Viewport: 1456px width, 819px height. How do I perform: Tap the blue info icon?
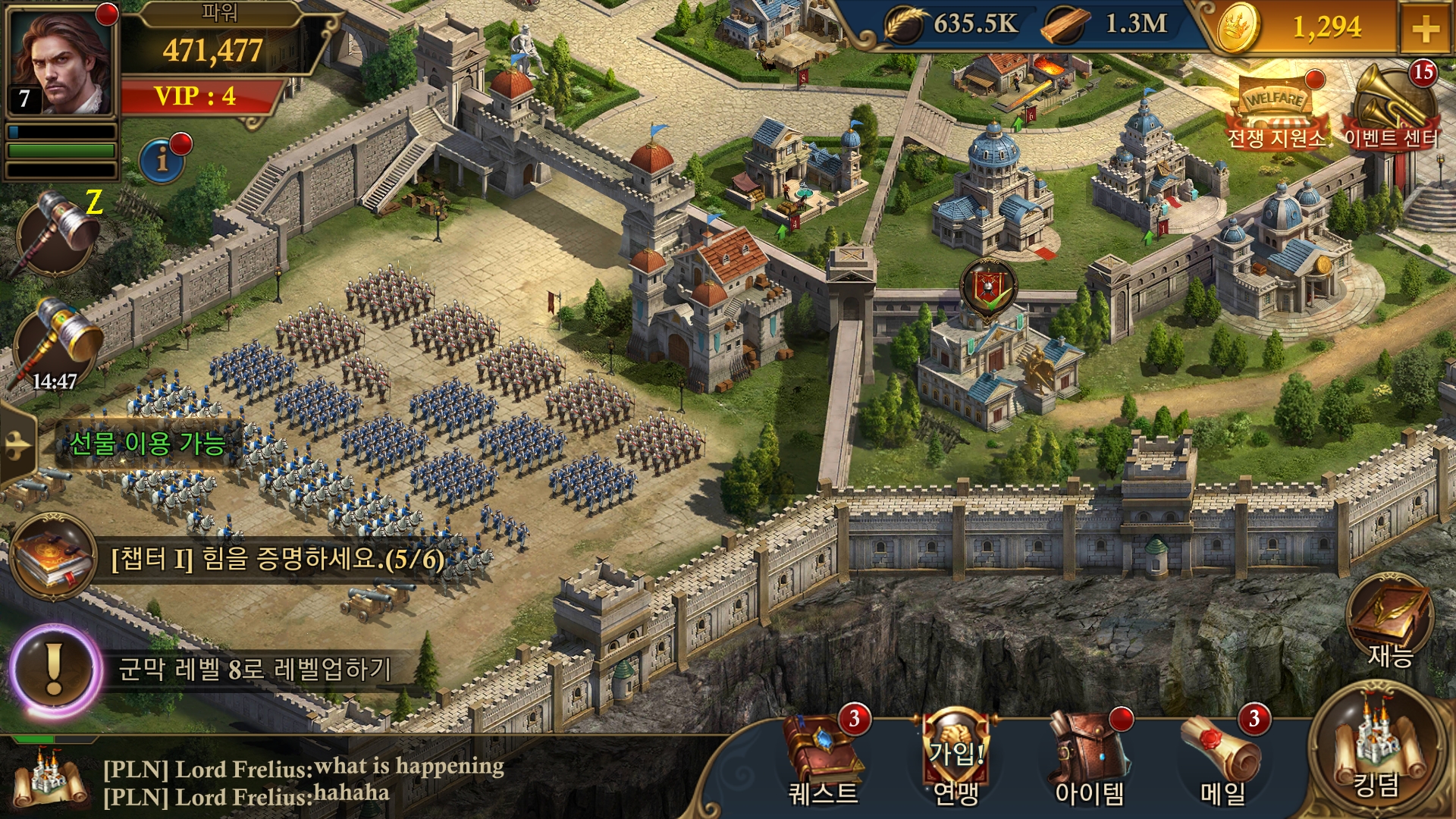point(162,159)
